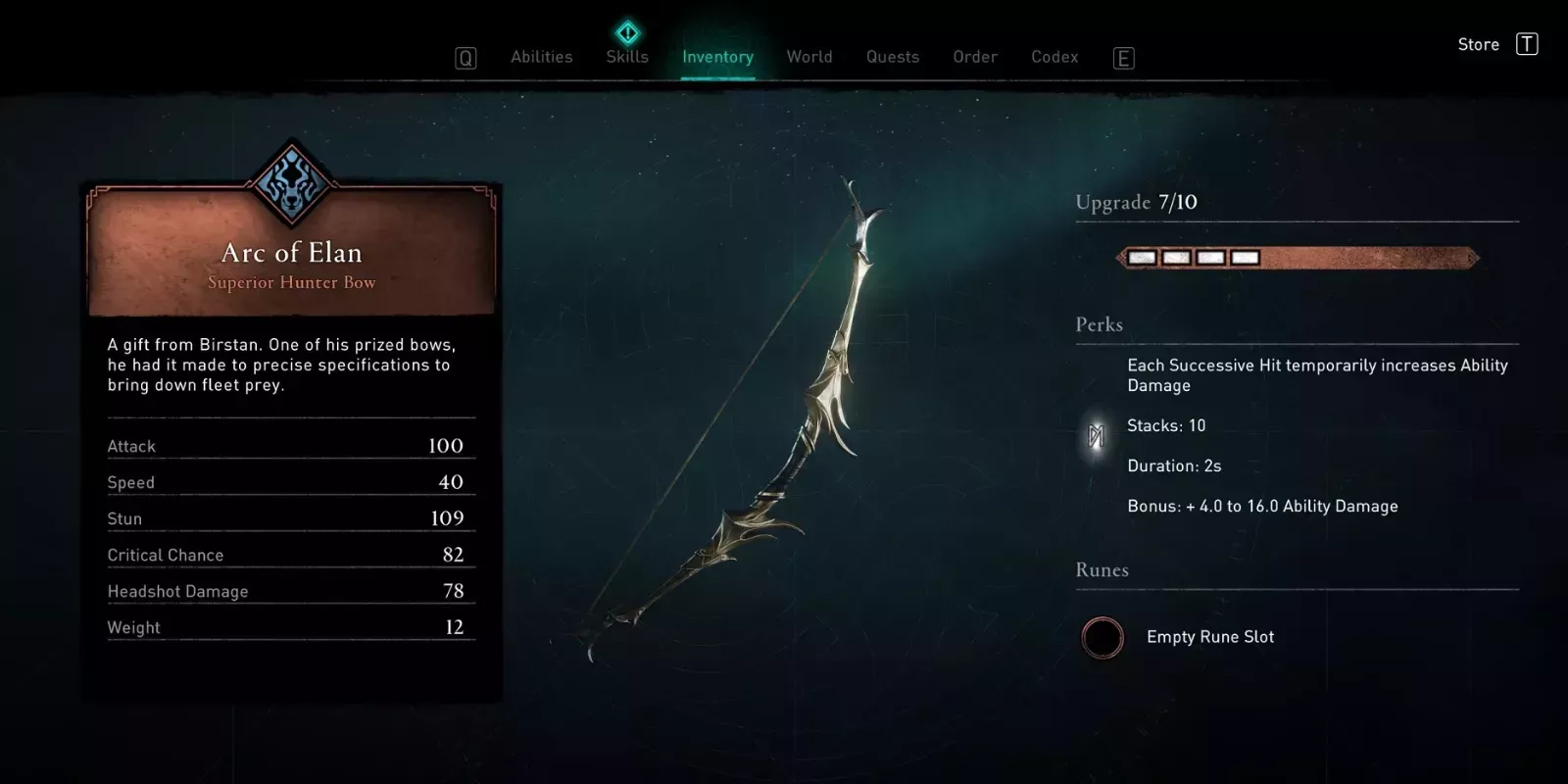Select the Inventory tab
The width and height of the screenshot is (1568, 784).
click(717, 57)
